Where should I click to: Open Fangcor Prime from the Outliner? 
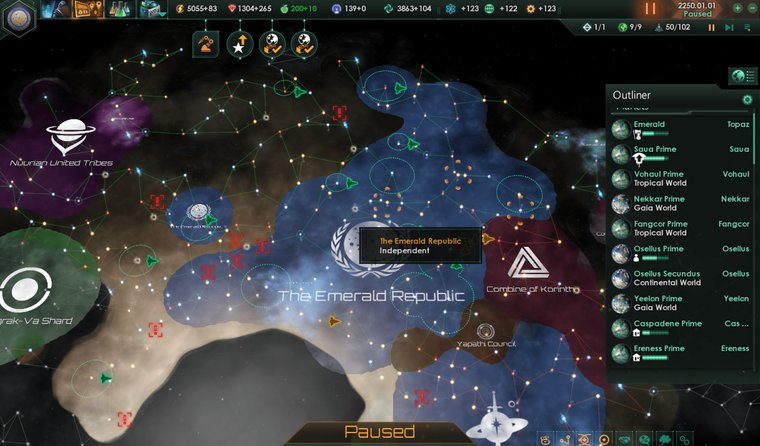(680, 229)
